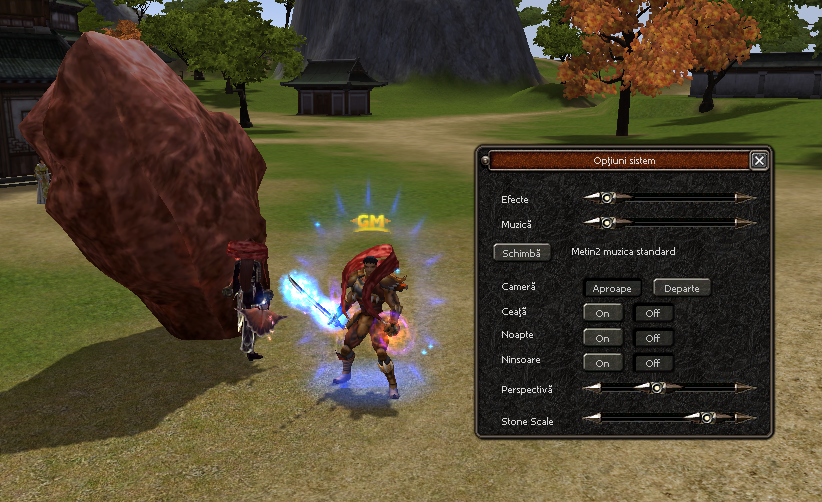Viewport: 822px width, 502px height.
Task: Adjust the Efecte volume slider
Action: (x=606, y=198)
